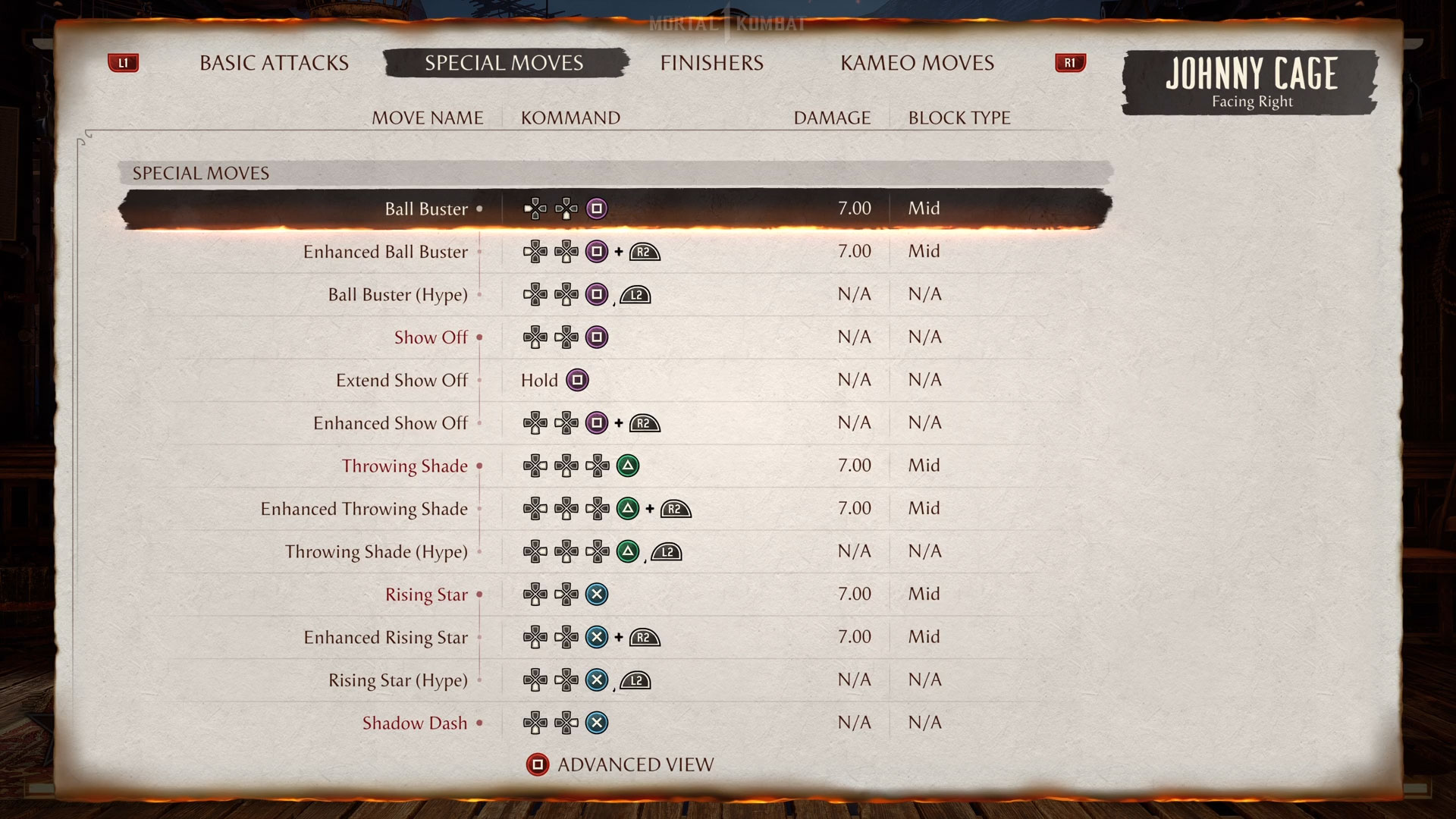
Task: Click the R2 trigger icon on Enhanced Ball Buster
Action: [645, 251]
